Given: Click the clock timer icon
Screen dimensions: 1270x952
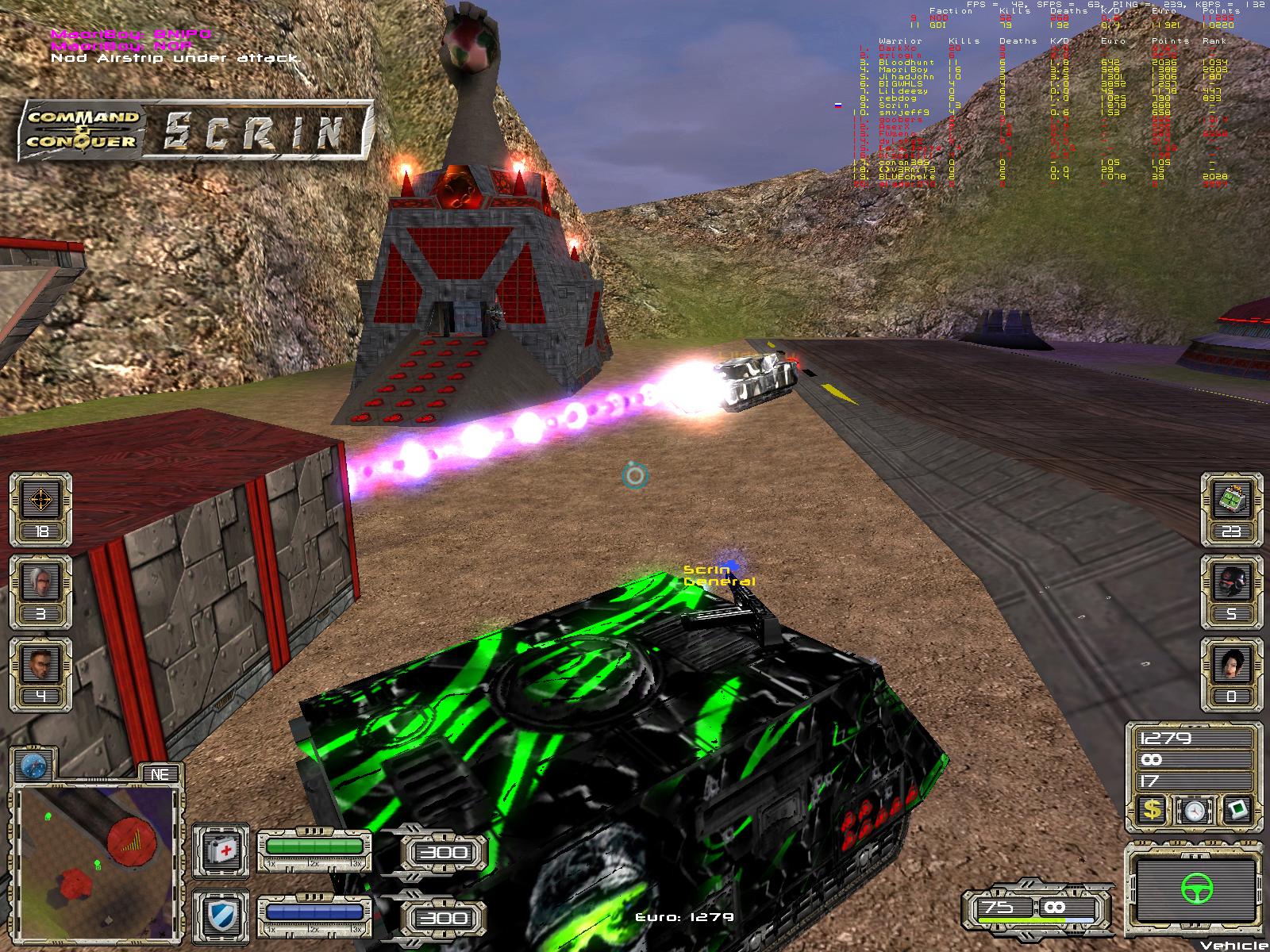Looking at the screenshot, I should coord(1194,809).
